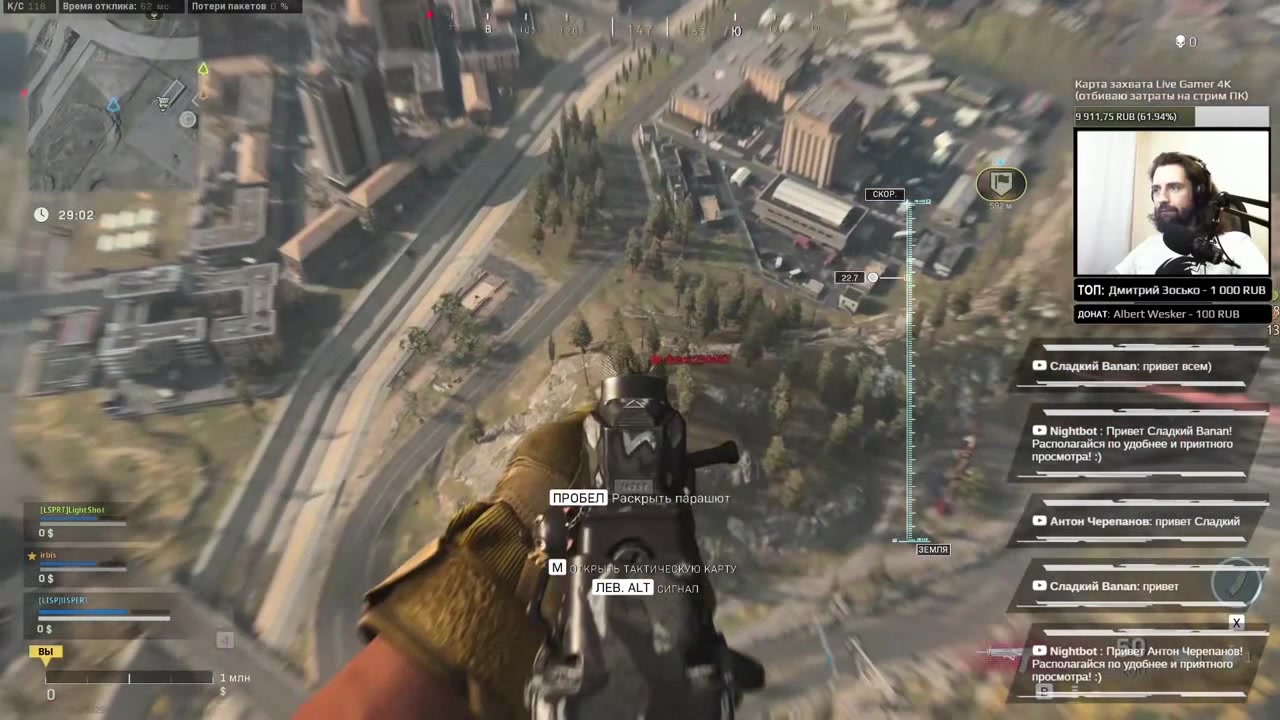The width and height of the screenshot is (1280, 720).
Task: Dismiss the Nightbot chat popup with the X
Action: 1237,623
